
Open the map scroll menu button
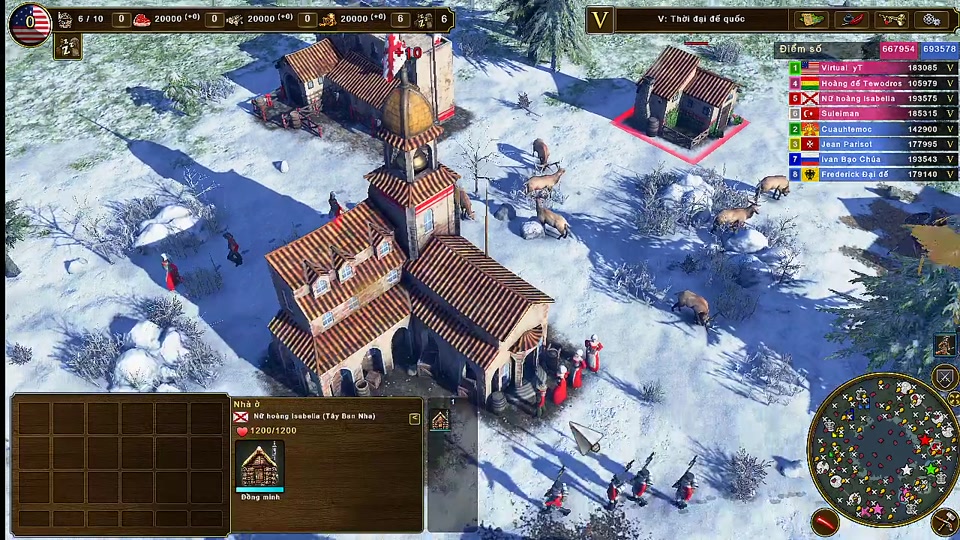(x=810, y=20)
